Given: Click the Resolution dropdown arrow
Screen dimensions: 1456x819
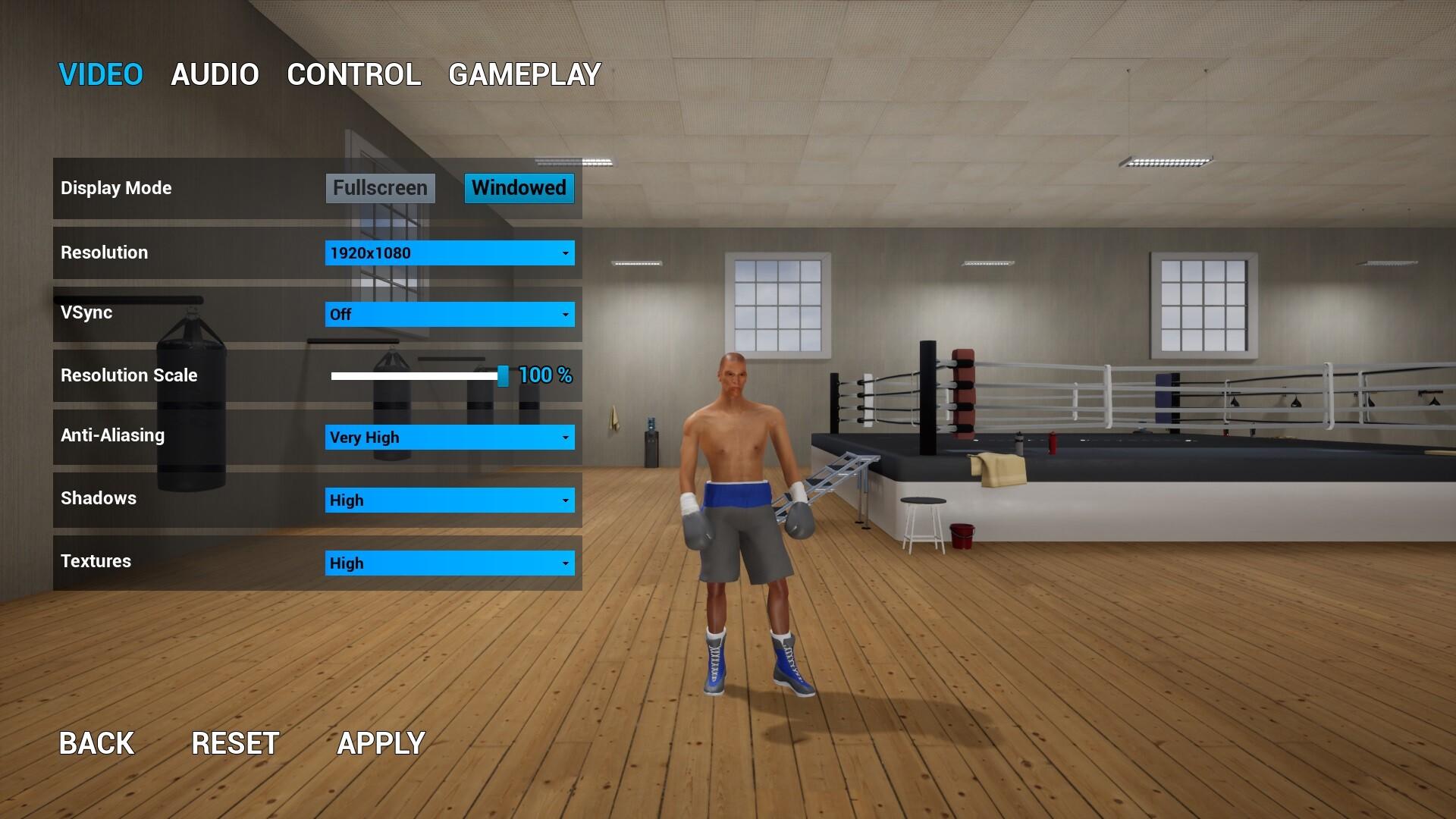Looking at the screenshot, I should [x=564, y=253].
